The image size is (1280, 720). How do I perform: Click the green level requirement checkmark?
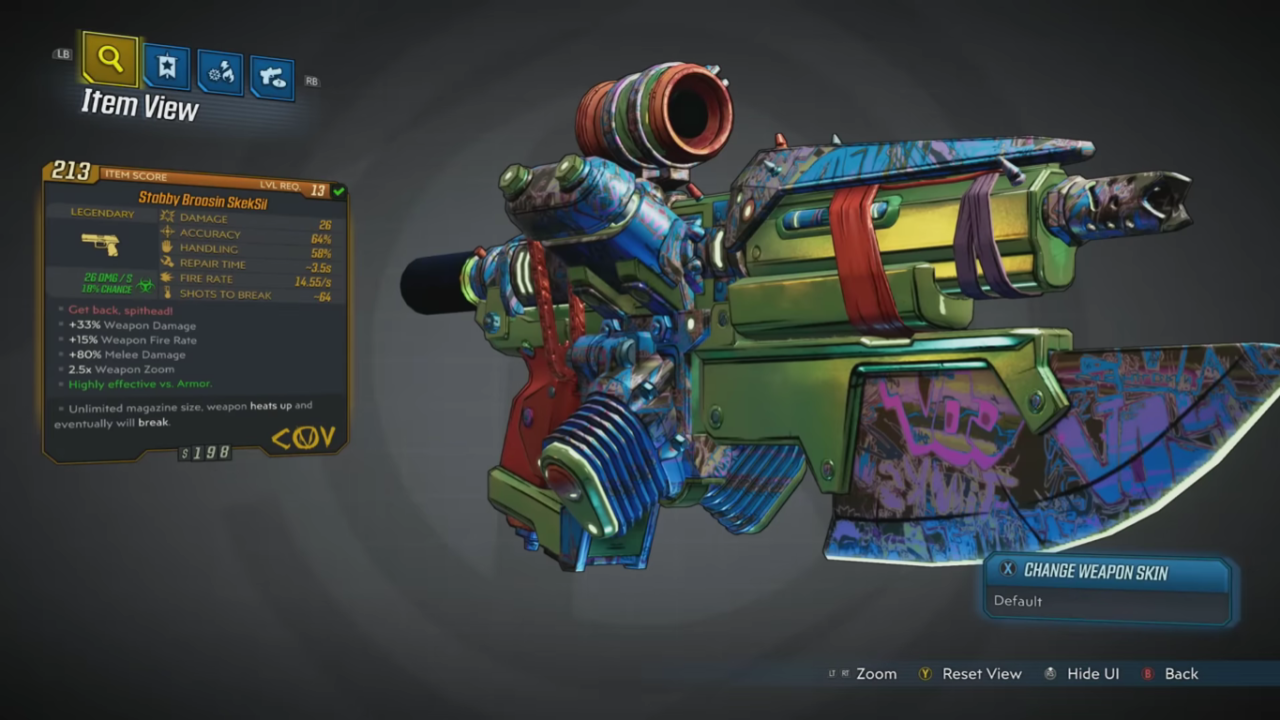[x=338, y=191]
